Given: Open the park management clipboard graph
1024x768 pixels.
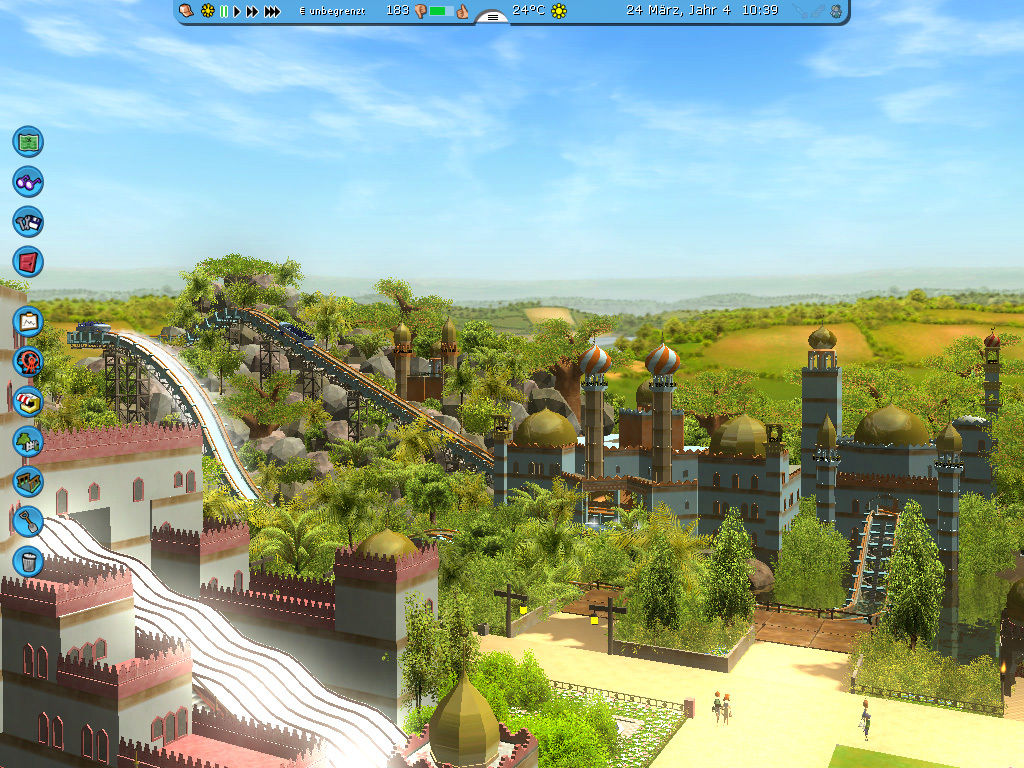Looking at the screenshot, I should [28, 321].
